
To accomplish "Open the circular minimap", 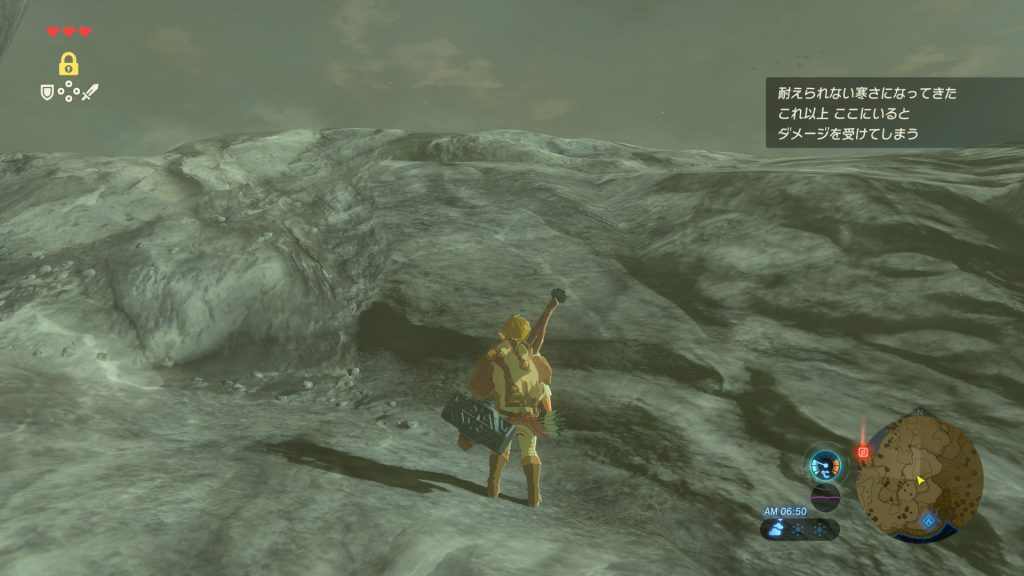I will click(x=920, y=476).
